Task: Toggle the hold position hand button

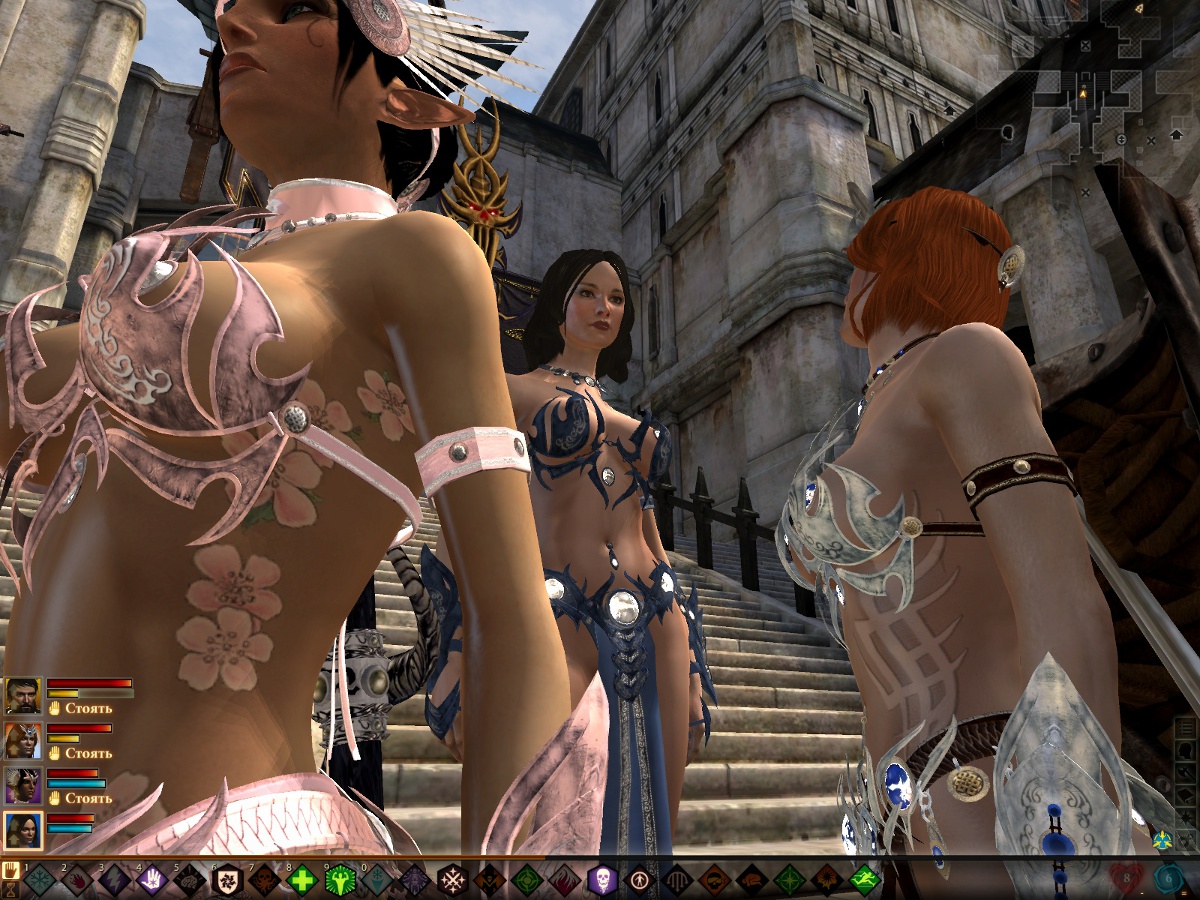Action: click(11, 869)
